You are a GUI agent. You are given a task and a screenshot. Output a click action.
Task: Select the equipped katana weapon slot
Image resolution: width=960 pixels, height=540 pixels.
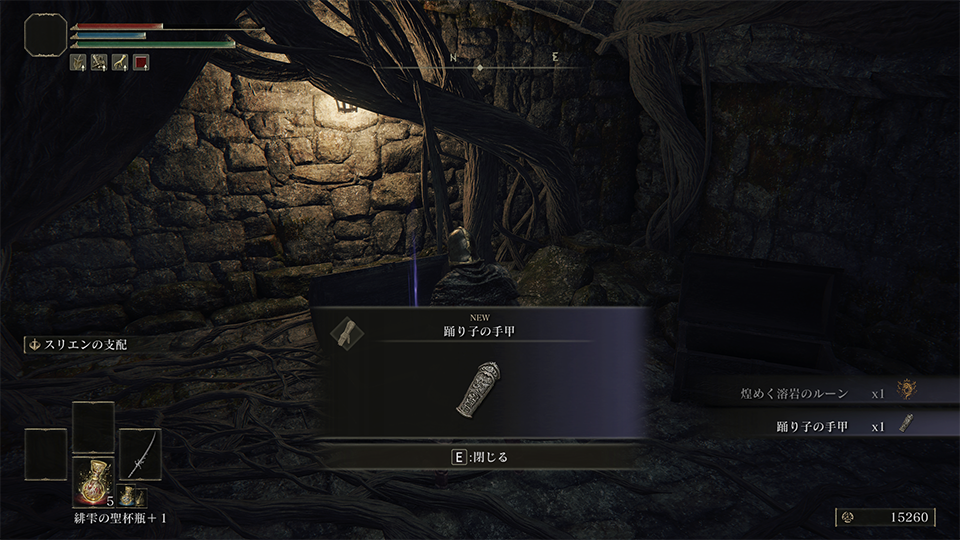[140, 455]
